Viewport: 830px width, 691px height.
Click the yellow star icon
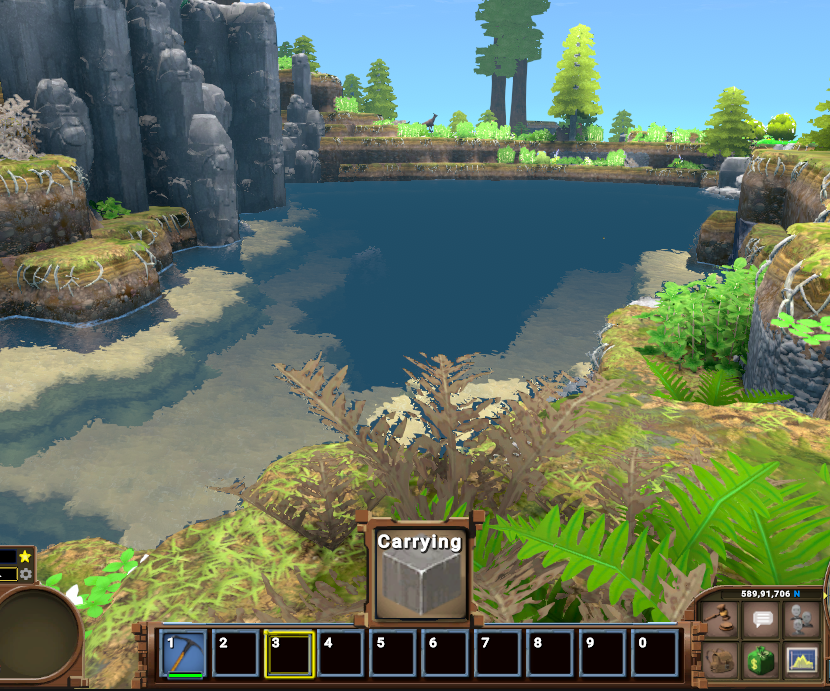point(25,556)
